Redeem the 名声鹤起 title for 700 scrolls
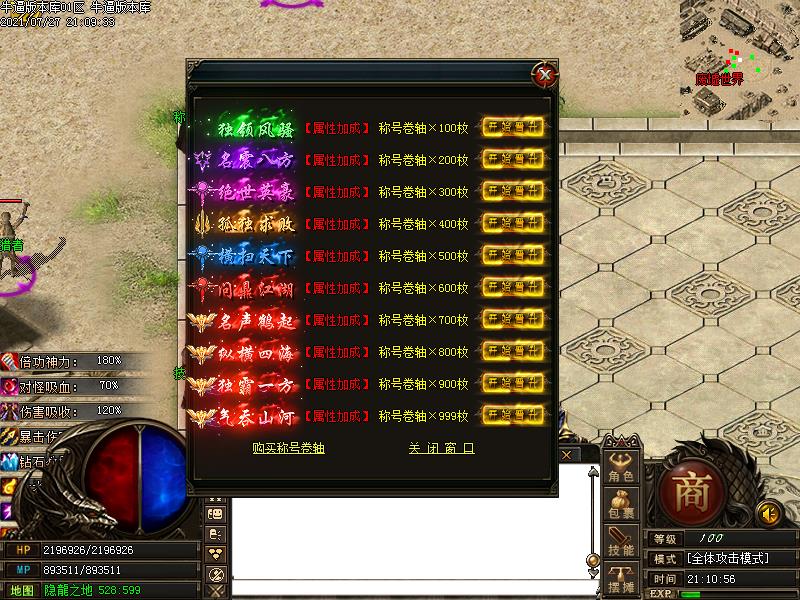This screenshot has width=800, height=600. tap(515, 319)
